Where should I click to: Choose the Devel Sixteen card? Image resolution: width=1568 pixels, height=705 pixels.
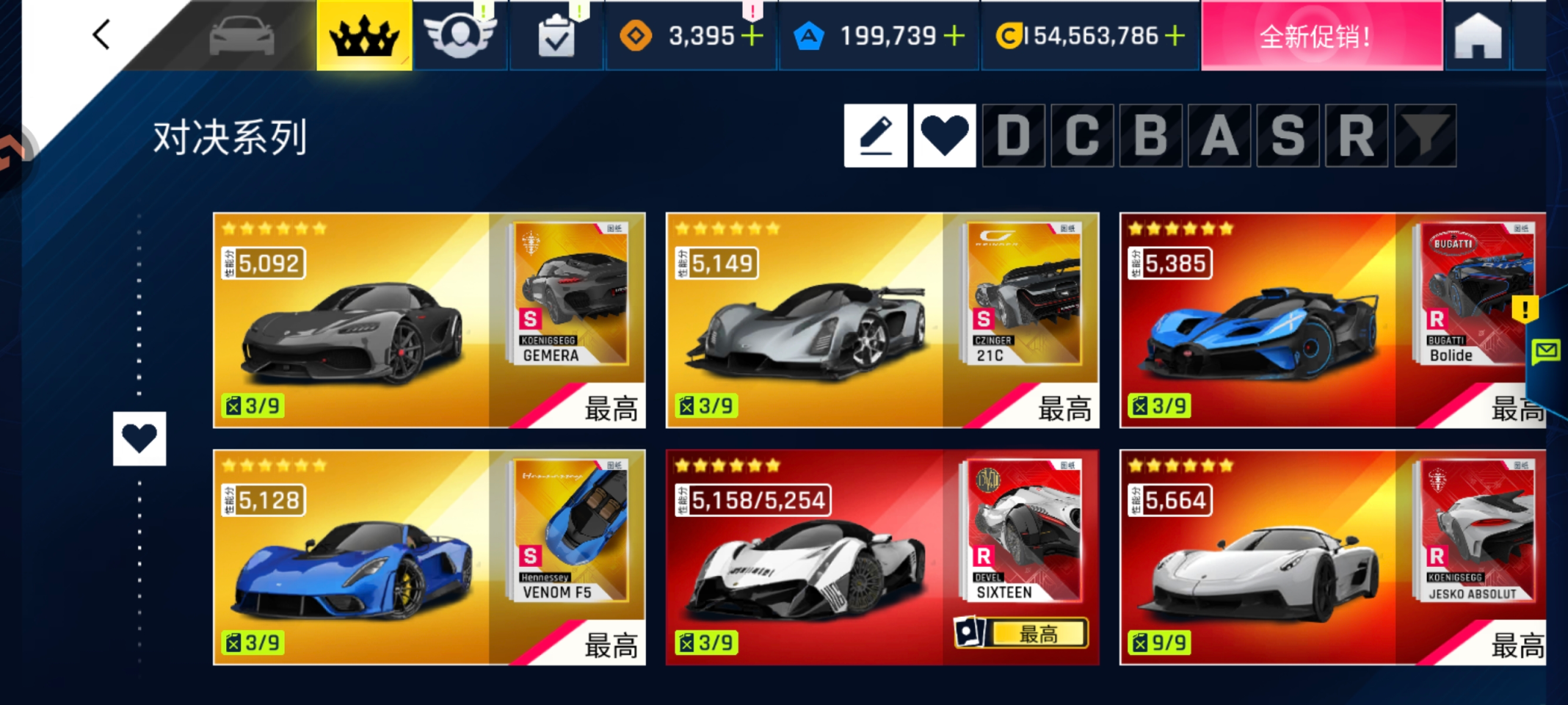tap(882, 557)
